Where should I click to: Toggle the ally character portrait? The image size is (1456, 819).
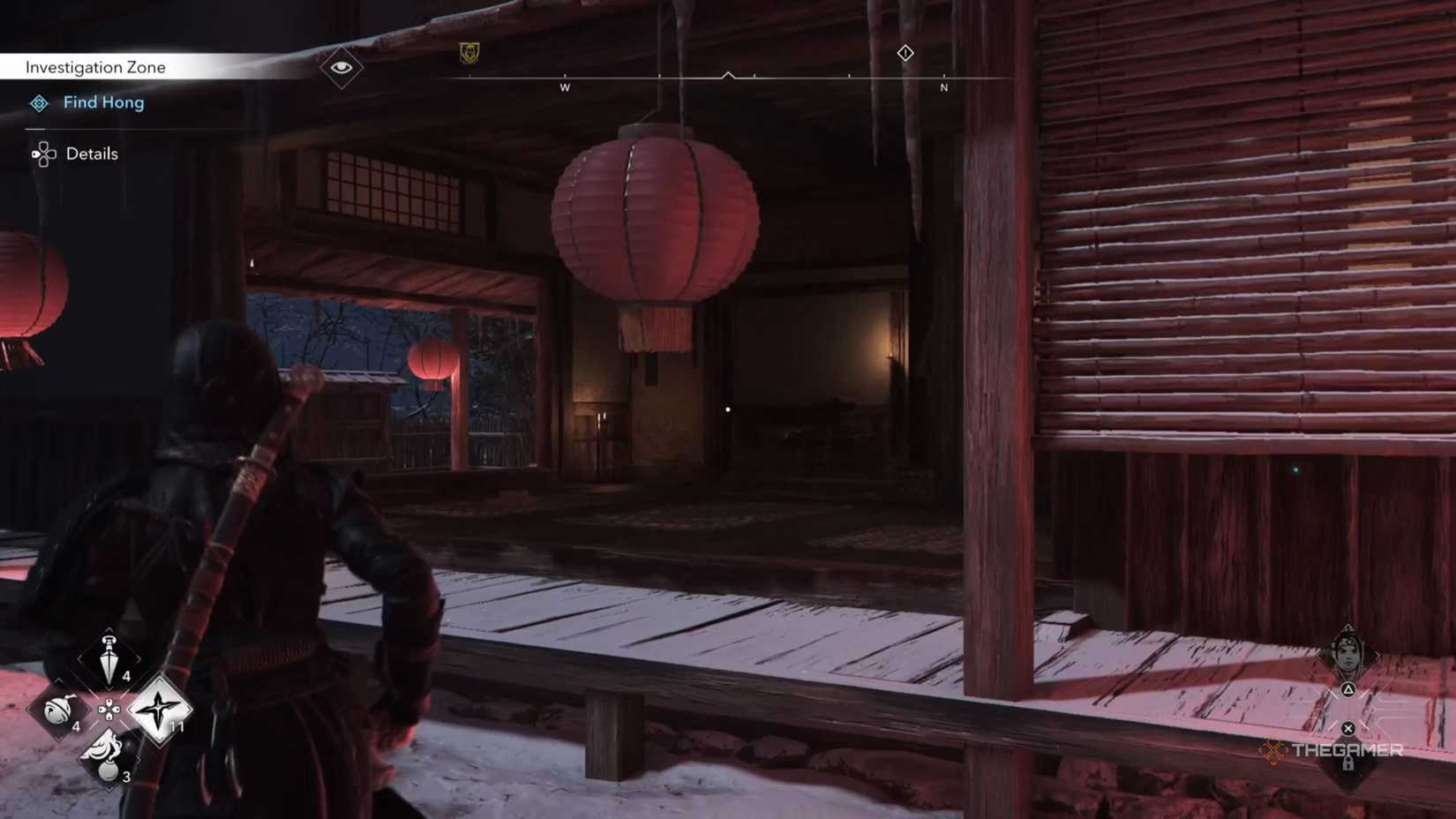[1347, 656]
